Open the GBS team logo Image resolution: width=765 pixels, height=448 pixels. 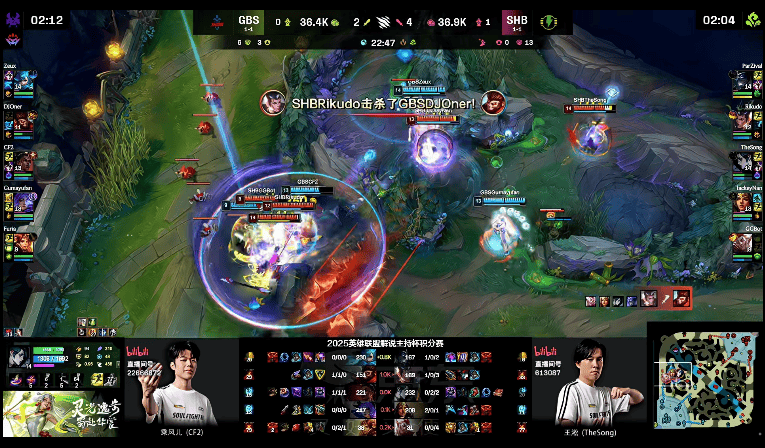coord(216,20)
